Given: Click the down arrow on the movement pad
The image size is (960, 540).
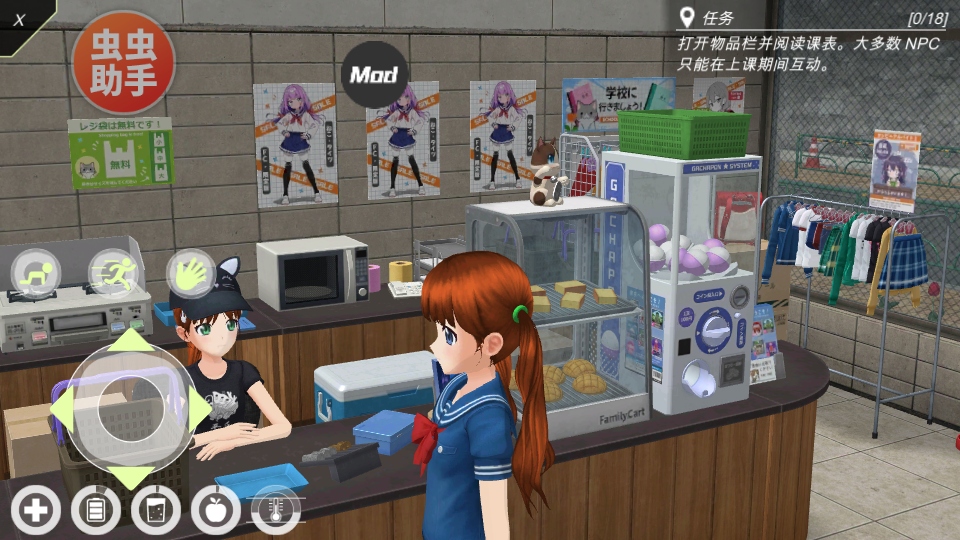Looking at the screenshot, I should [130, 476].
